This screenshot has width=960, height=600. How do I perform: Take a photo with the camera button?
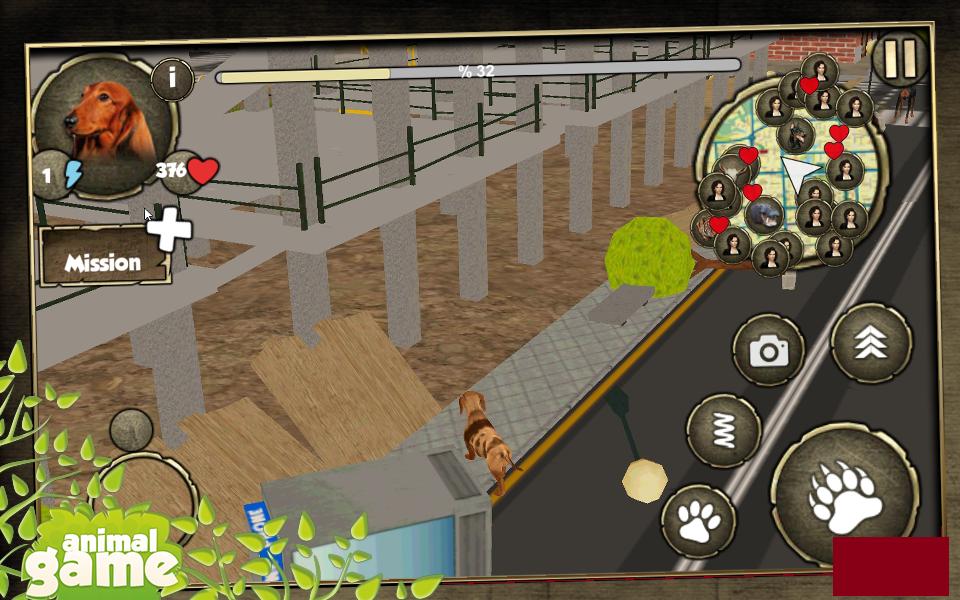(768, 350)
